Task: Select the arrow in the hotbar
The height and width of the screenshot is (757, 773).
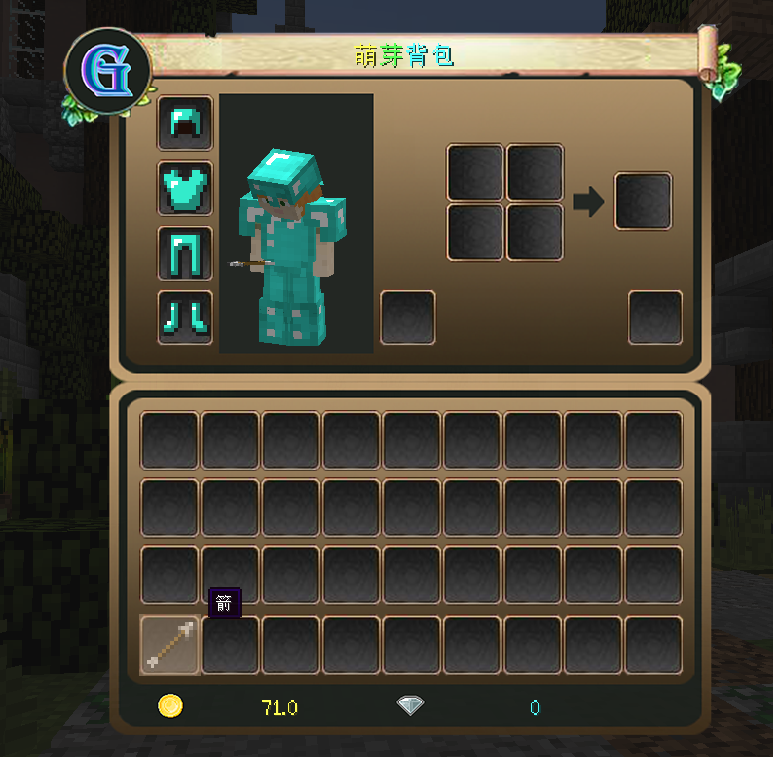Action: tap(170, 645)
